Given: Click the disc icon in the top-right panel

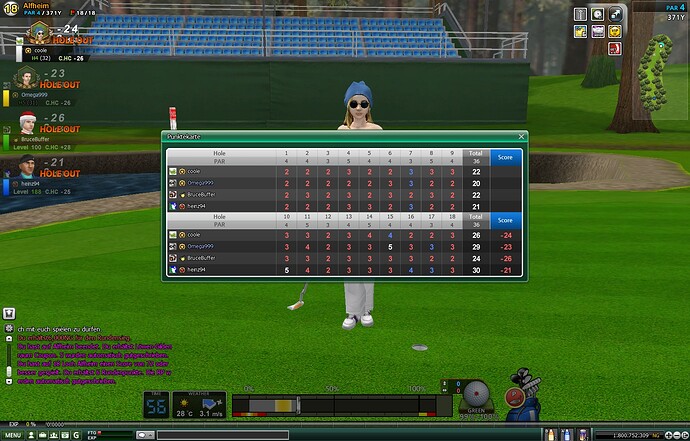Looking at the screenshot, I should point(596,14).
